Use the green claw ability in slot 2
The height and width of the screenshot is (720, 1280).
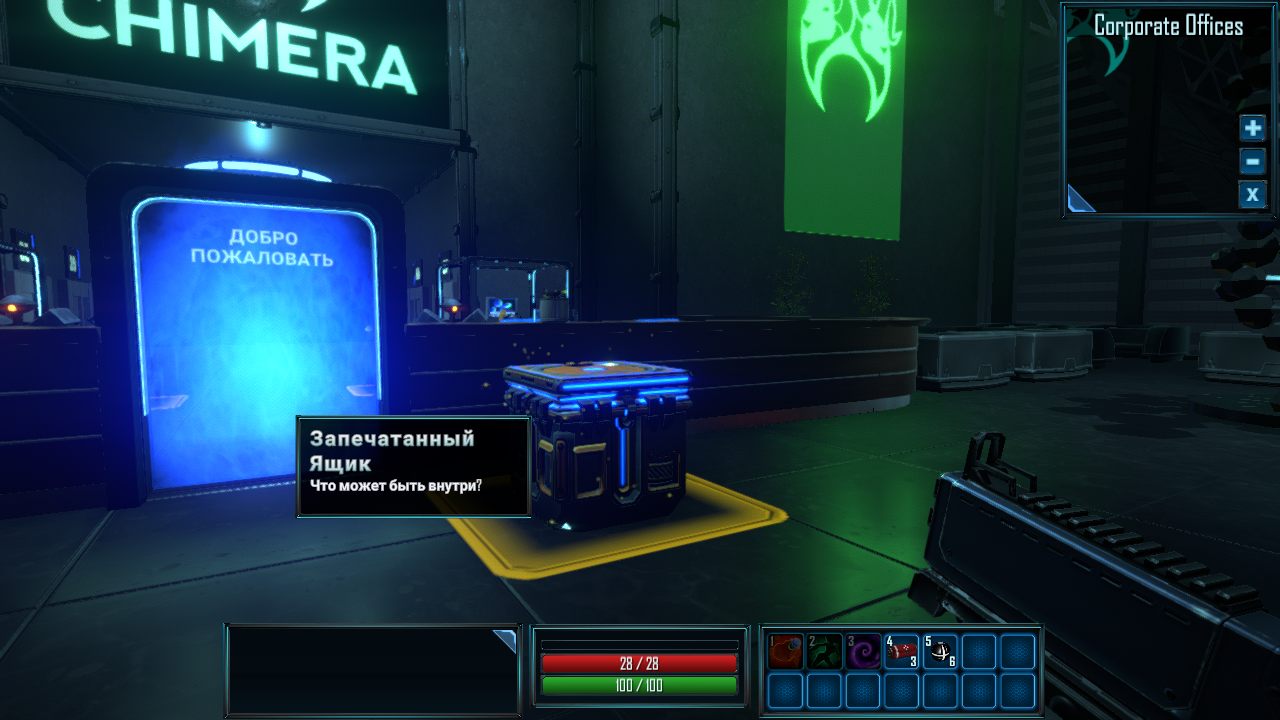[x=824, y=651]
